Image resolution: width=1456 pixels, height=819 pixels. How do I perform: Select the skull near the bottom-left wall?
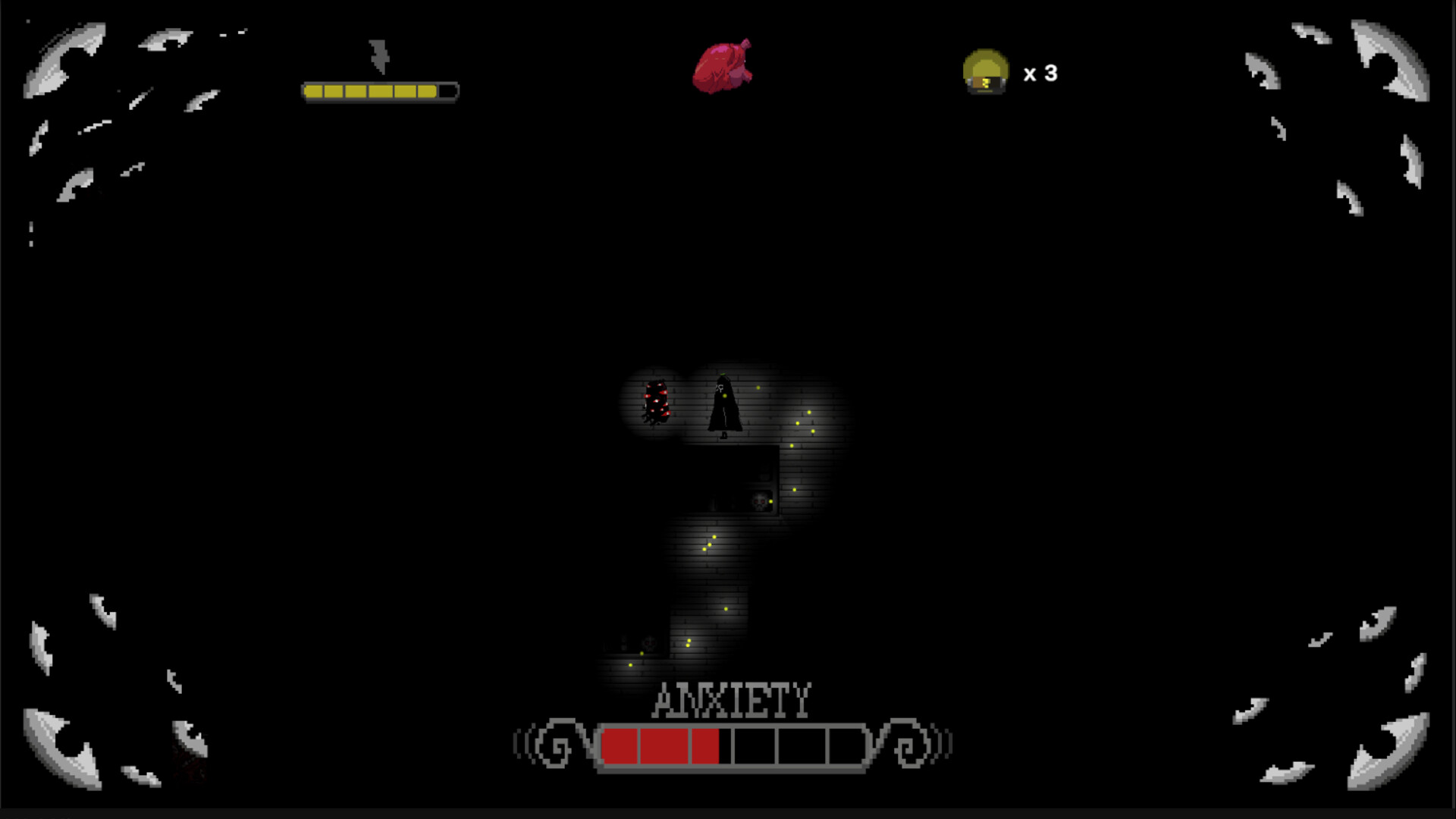coord(649,642)
